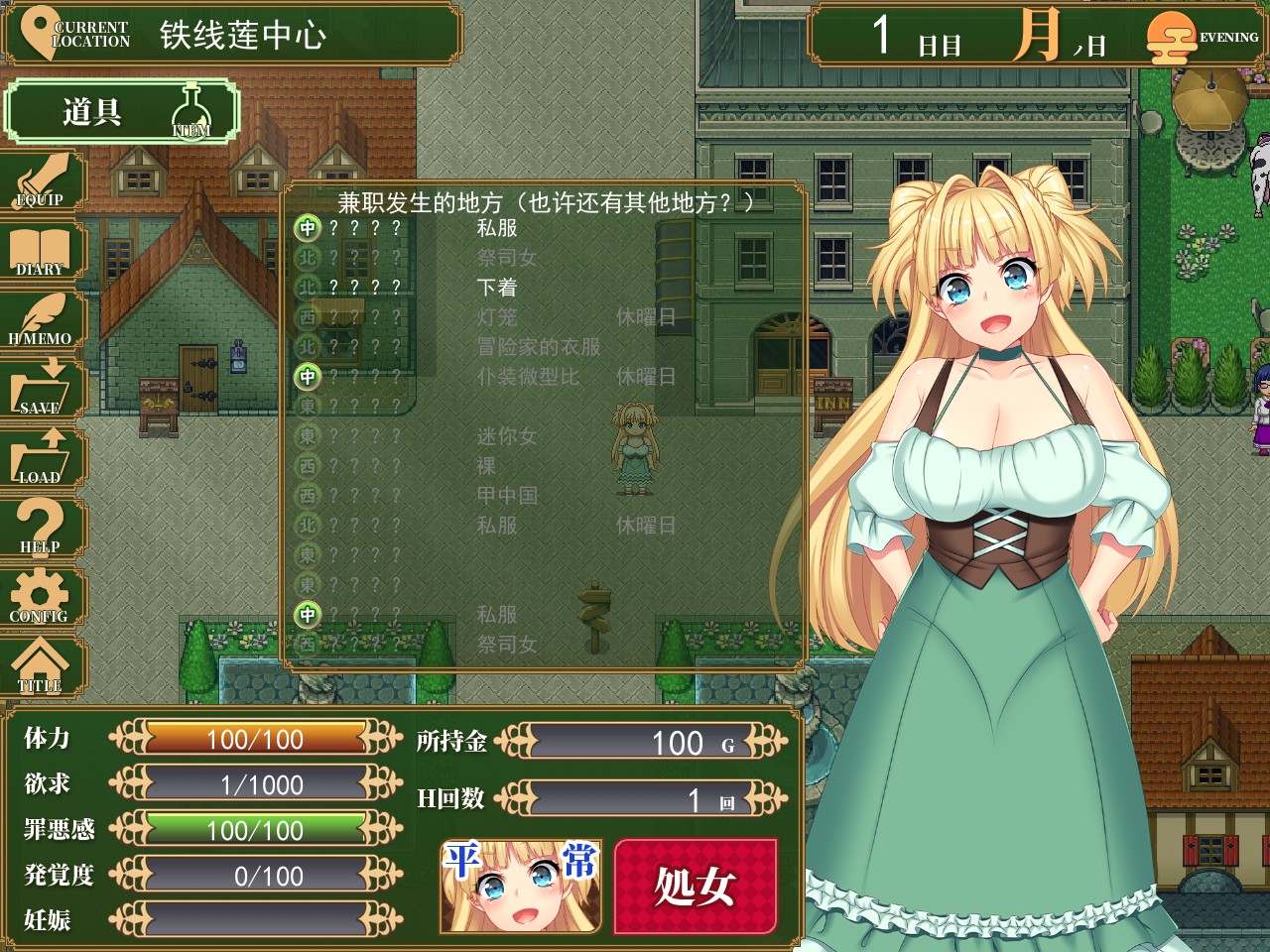Screen dimensions: 1270x952
Task: Open the H Memo feather entry
Action: (42, 321)
